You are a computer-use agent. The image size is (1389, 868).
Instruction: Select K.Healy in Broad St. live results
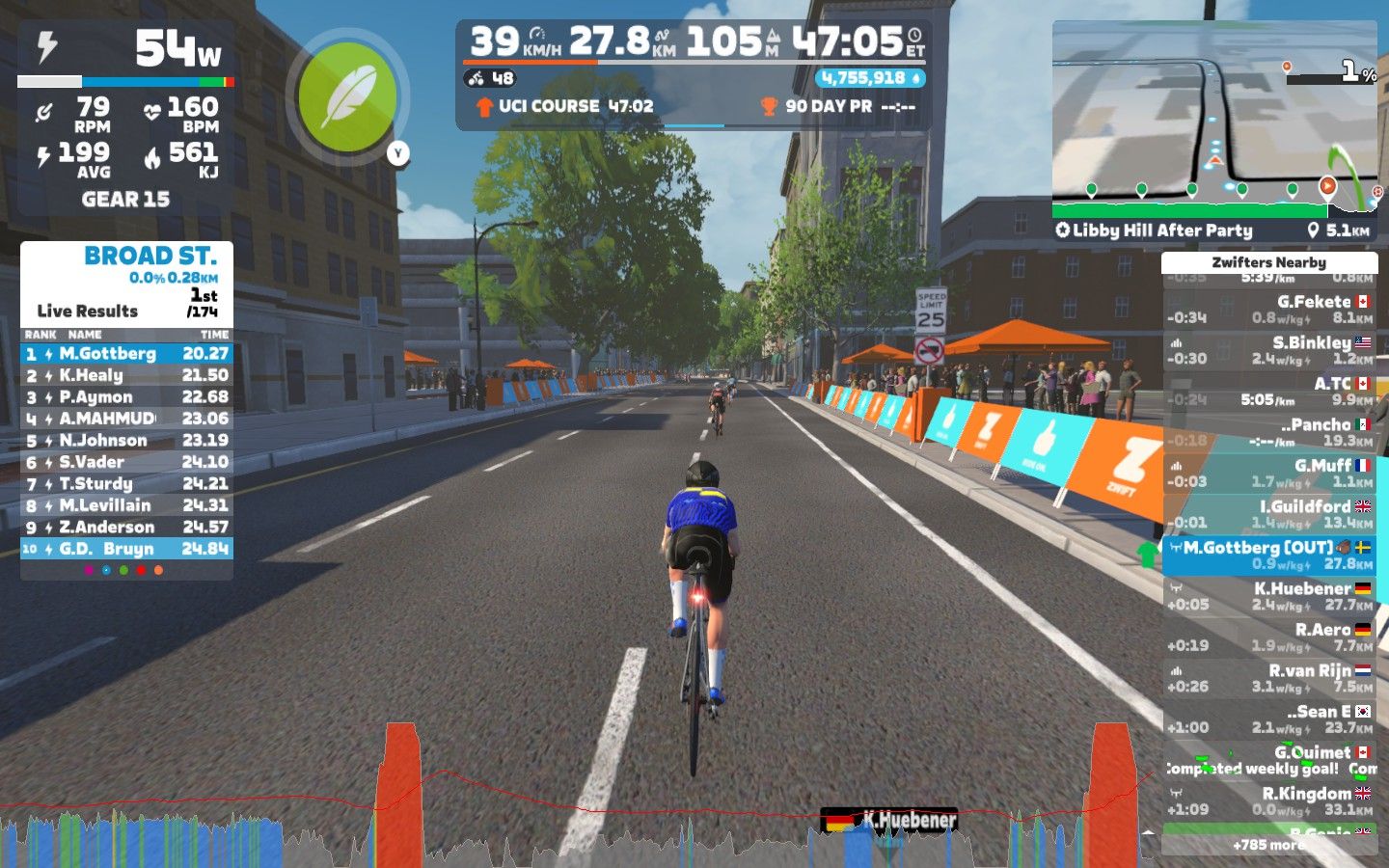click(x=126, y=375)
